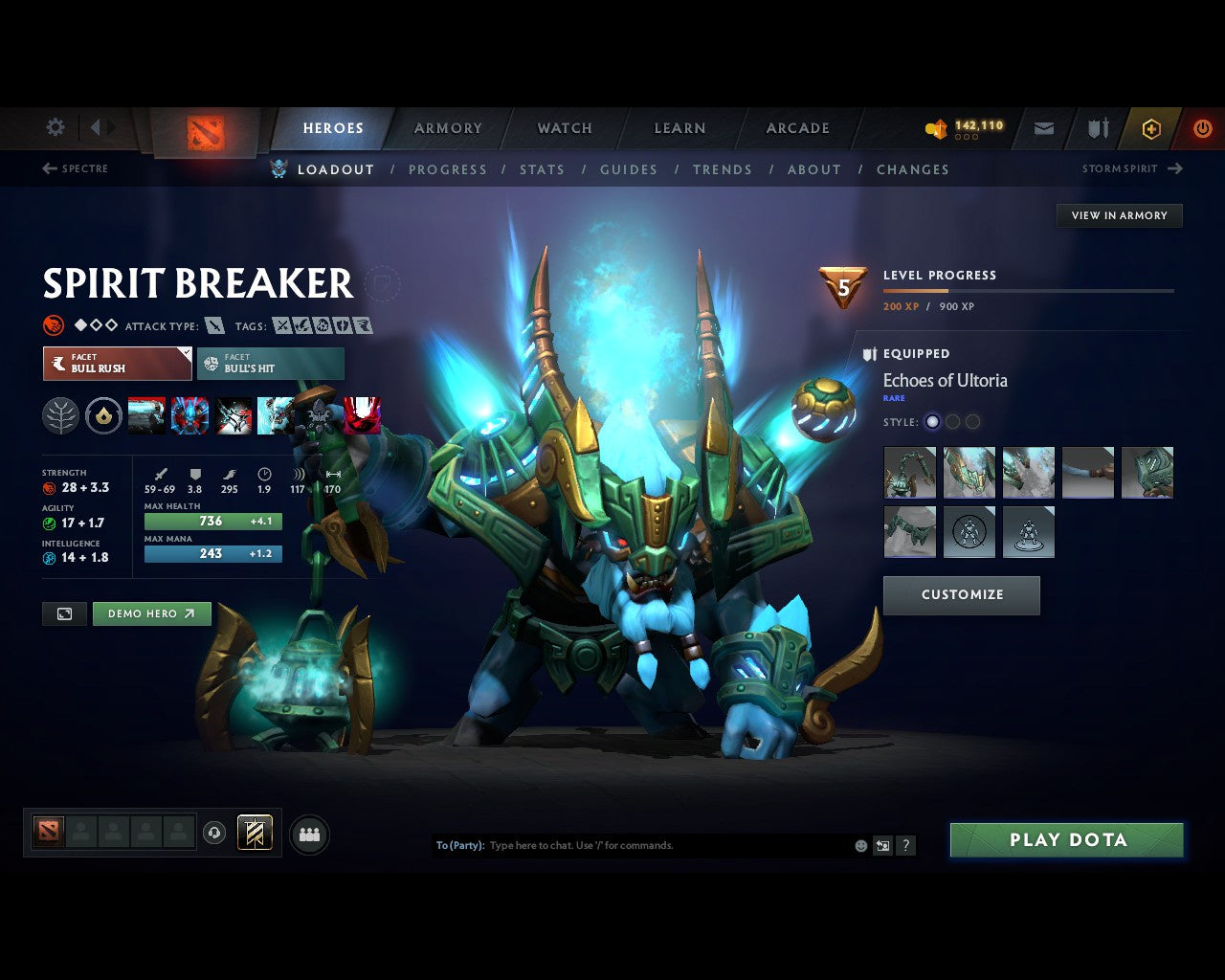Select Spirit Breaker's Charge of Darkness ability icon

pyautogui.click(x=146, y=415)
